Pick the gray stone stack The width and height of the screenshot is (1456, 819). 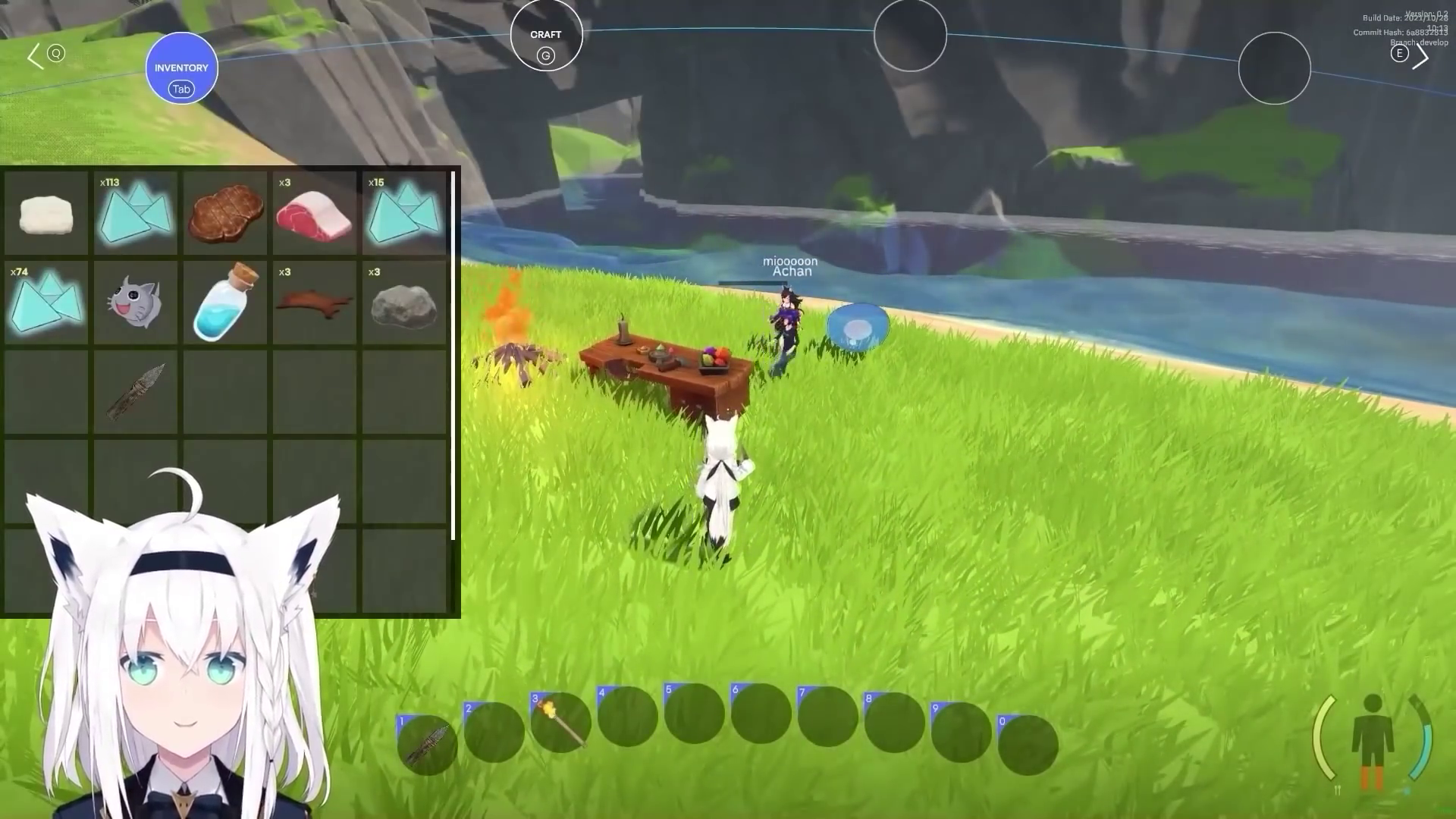click(x=404, y=303)
